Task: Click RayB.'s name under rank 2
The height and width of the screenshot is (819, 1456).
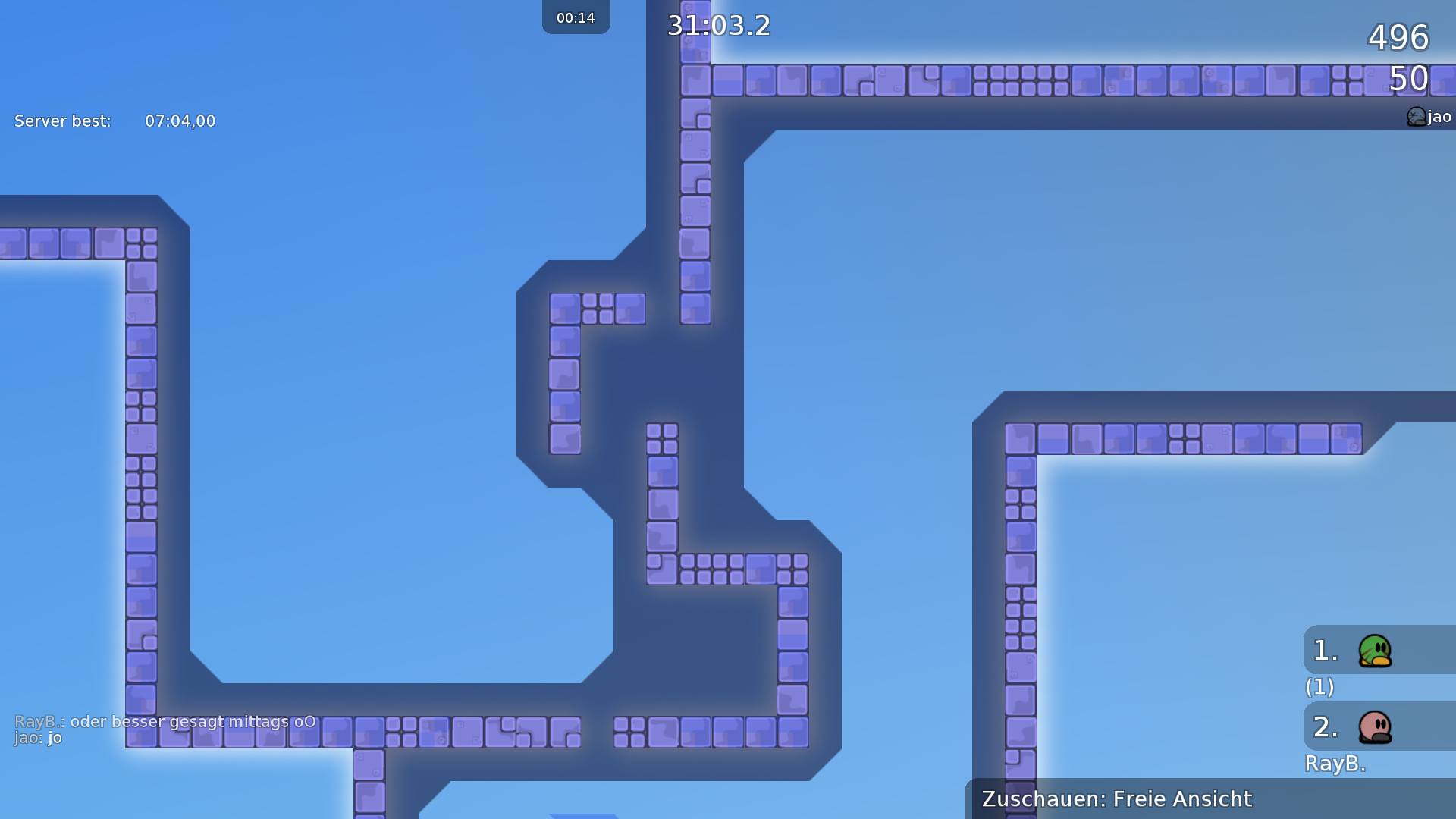Action: click(x=1335, y=765)
